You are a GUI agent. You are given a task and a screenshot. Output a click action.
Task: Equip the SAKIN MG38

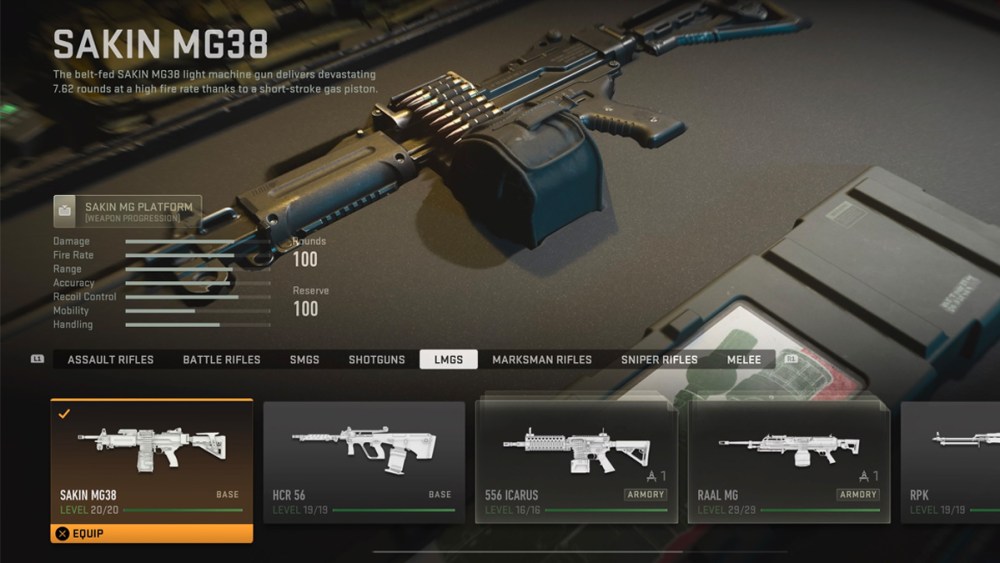pos(152,534)
